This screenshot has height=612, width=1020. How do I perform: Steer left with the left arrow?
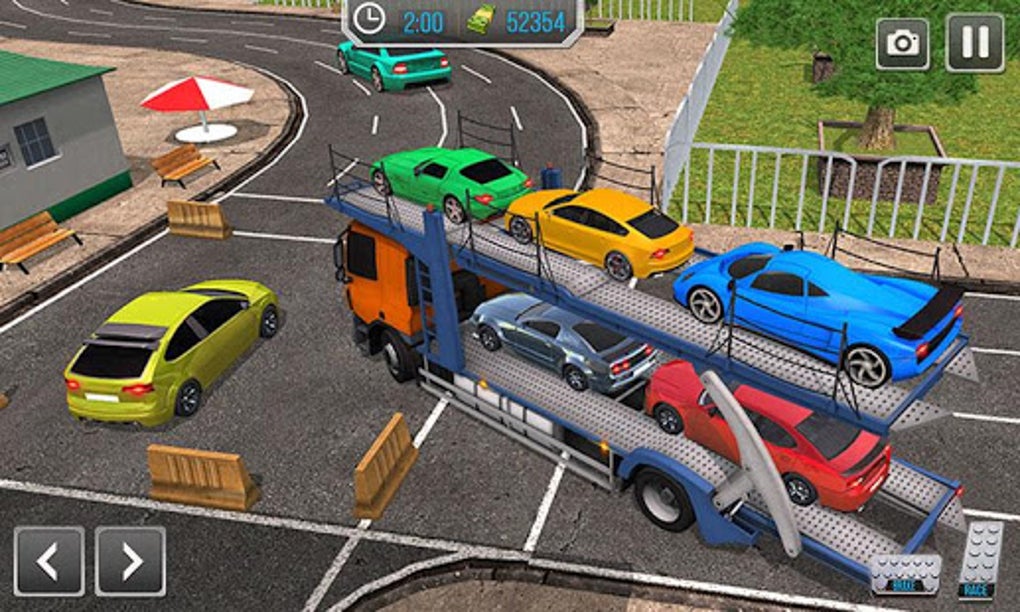[49, 562]
